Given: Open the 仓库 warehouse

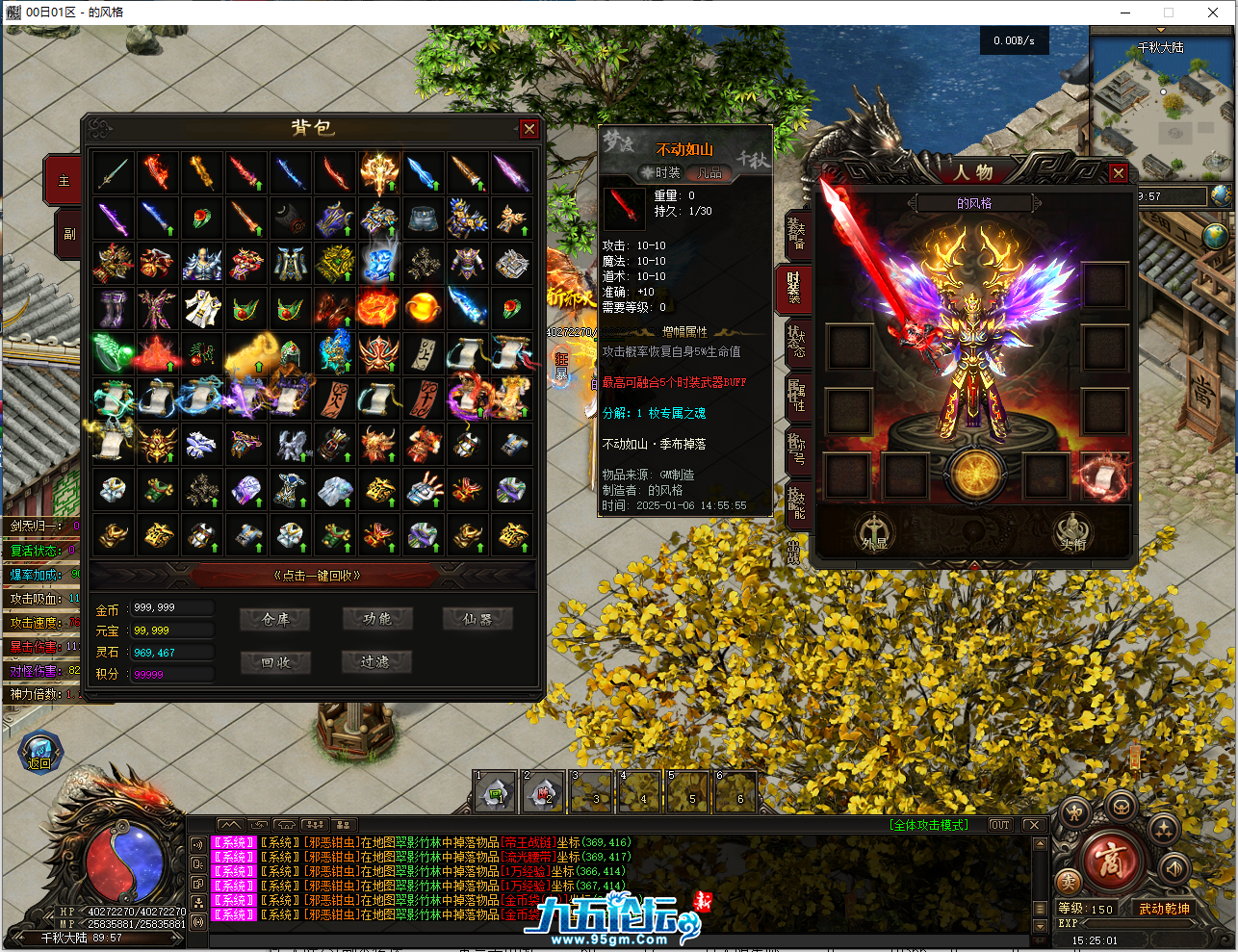Looking at the screenshot, I should coord(275,619).
